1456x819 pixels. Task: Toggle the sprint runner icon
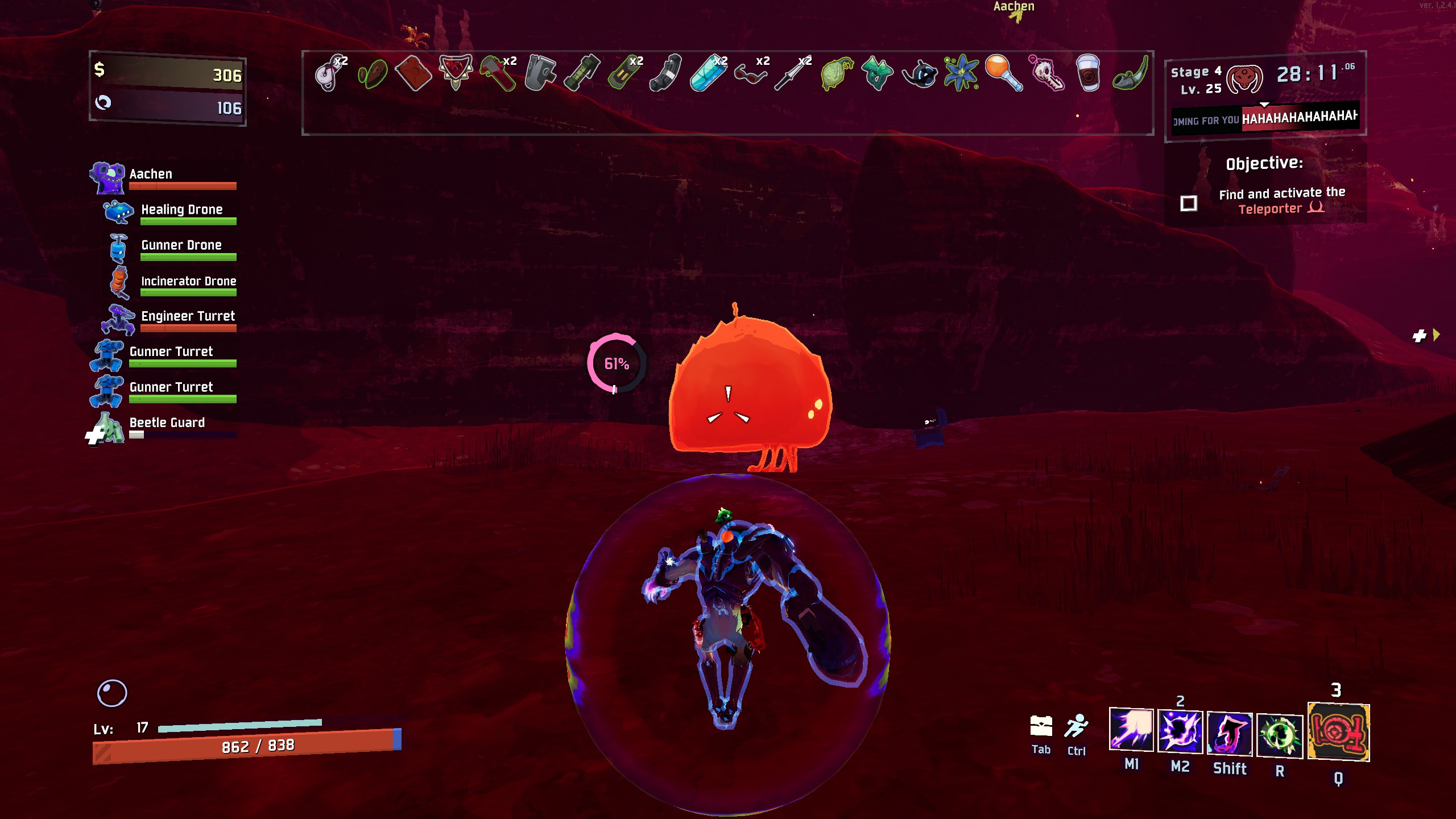coord(1076,727)
